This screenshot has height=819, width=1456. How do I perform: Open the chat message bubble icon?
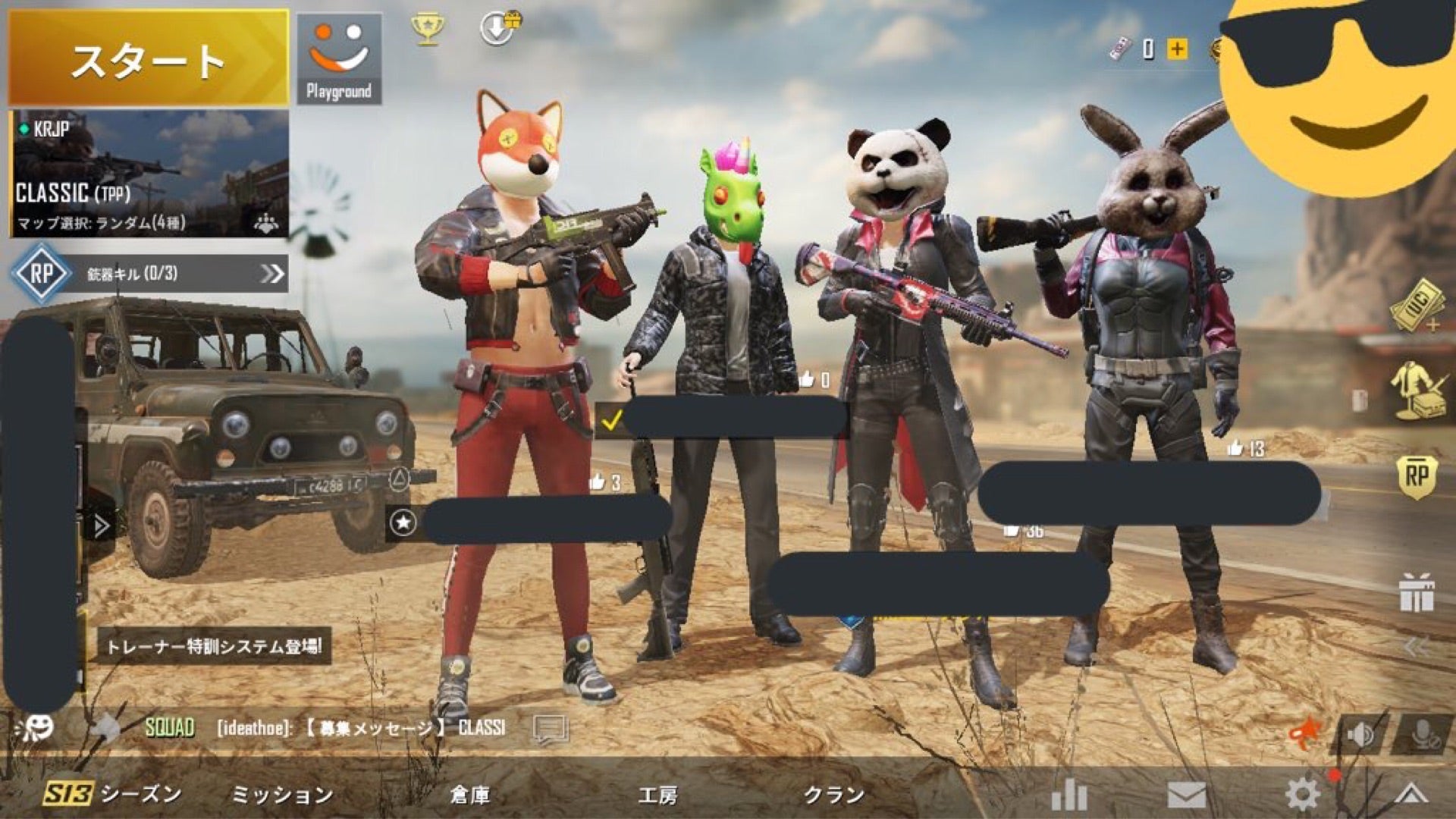pos(550,729)
